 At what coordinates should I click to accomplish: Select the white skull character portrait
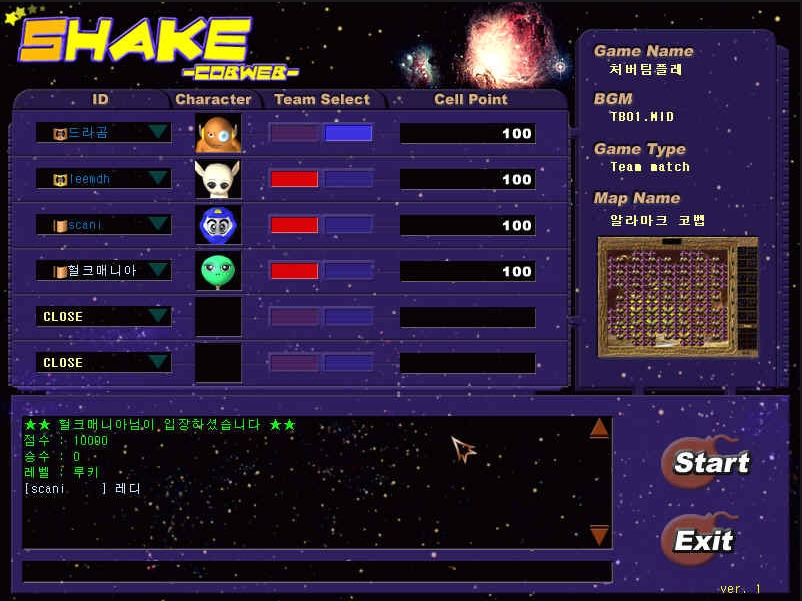point(218,179)
